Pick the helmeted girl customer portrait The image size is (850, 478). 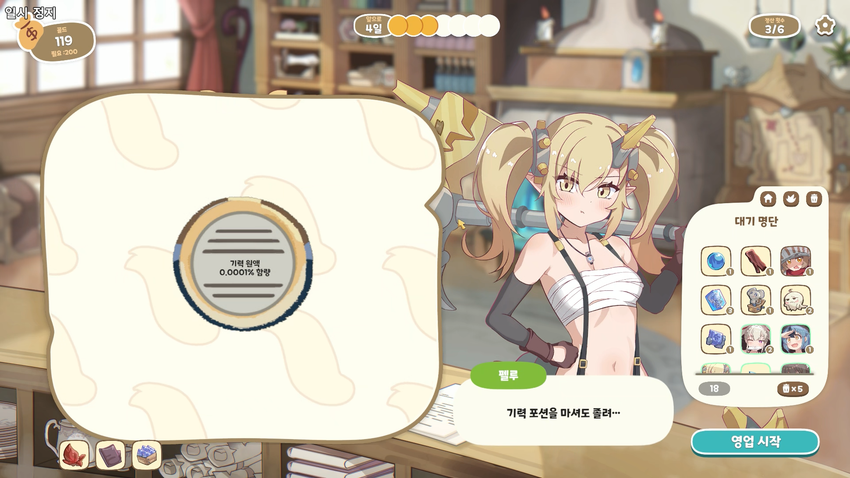click(795, 261)
